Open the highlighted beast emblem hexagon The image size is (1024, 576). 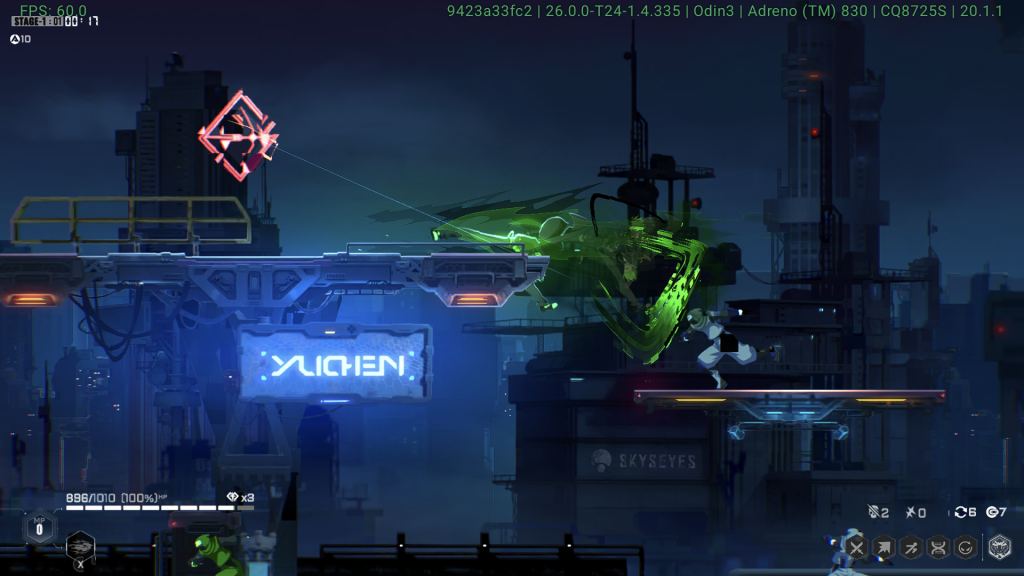999,546
